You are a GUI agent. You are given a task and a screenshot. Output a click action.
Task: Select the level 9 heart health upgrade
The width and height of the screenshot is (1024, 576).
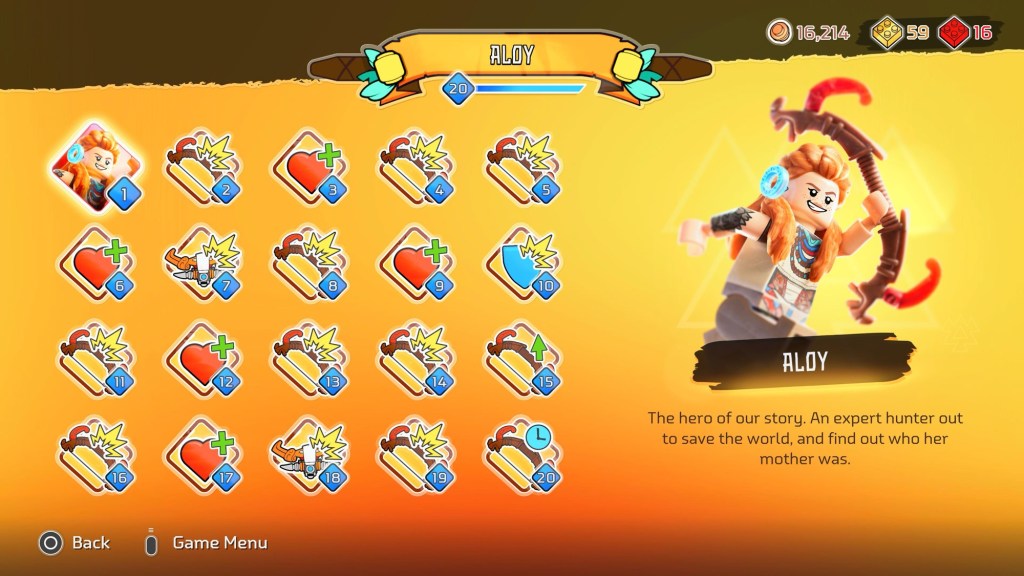(x=414, y=264)
